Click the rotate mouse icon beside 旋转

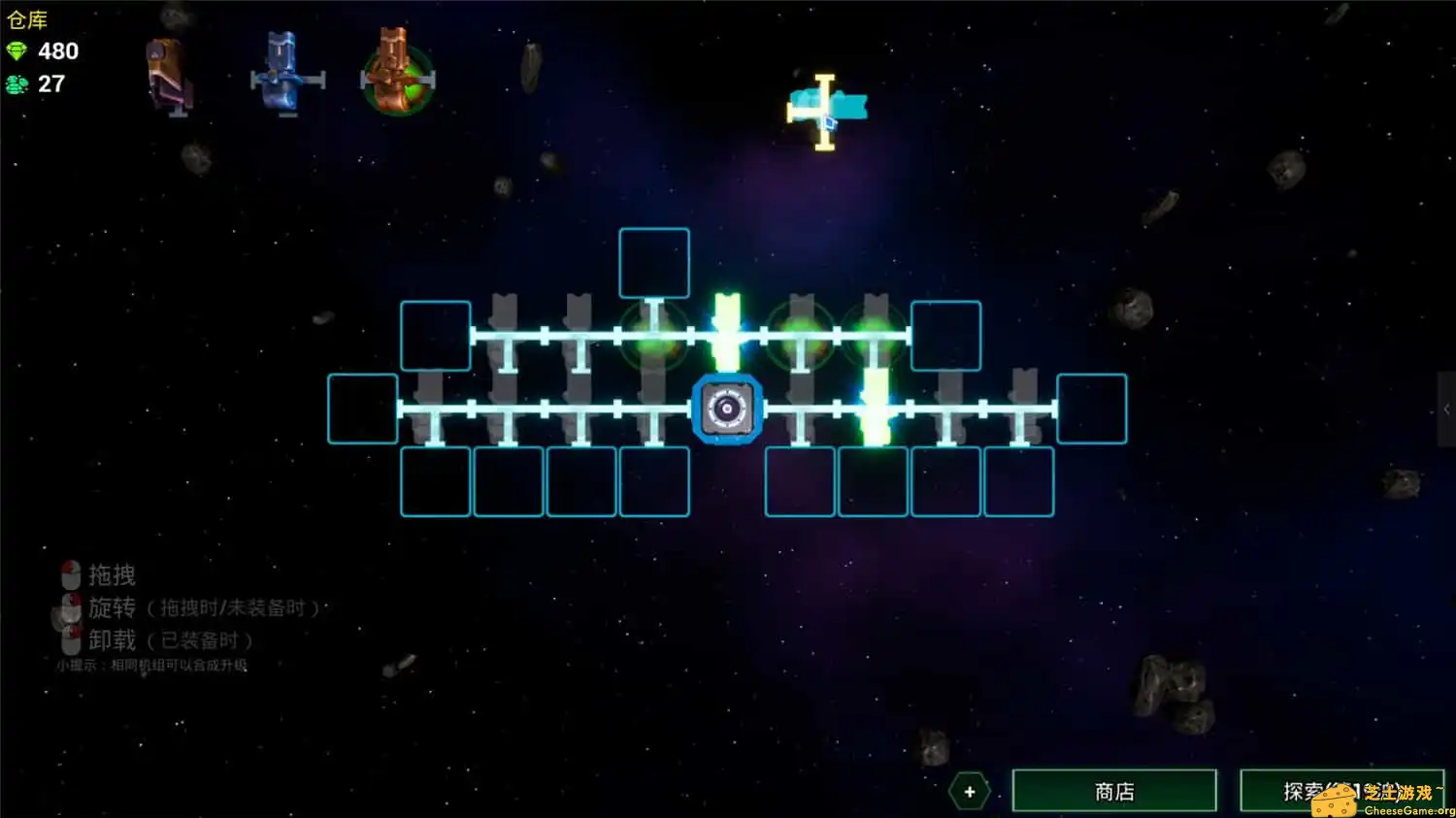point(70,607)
